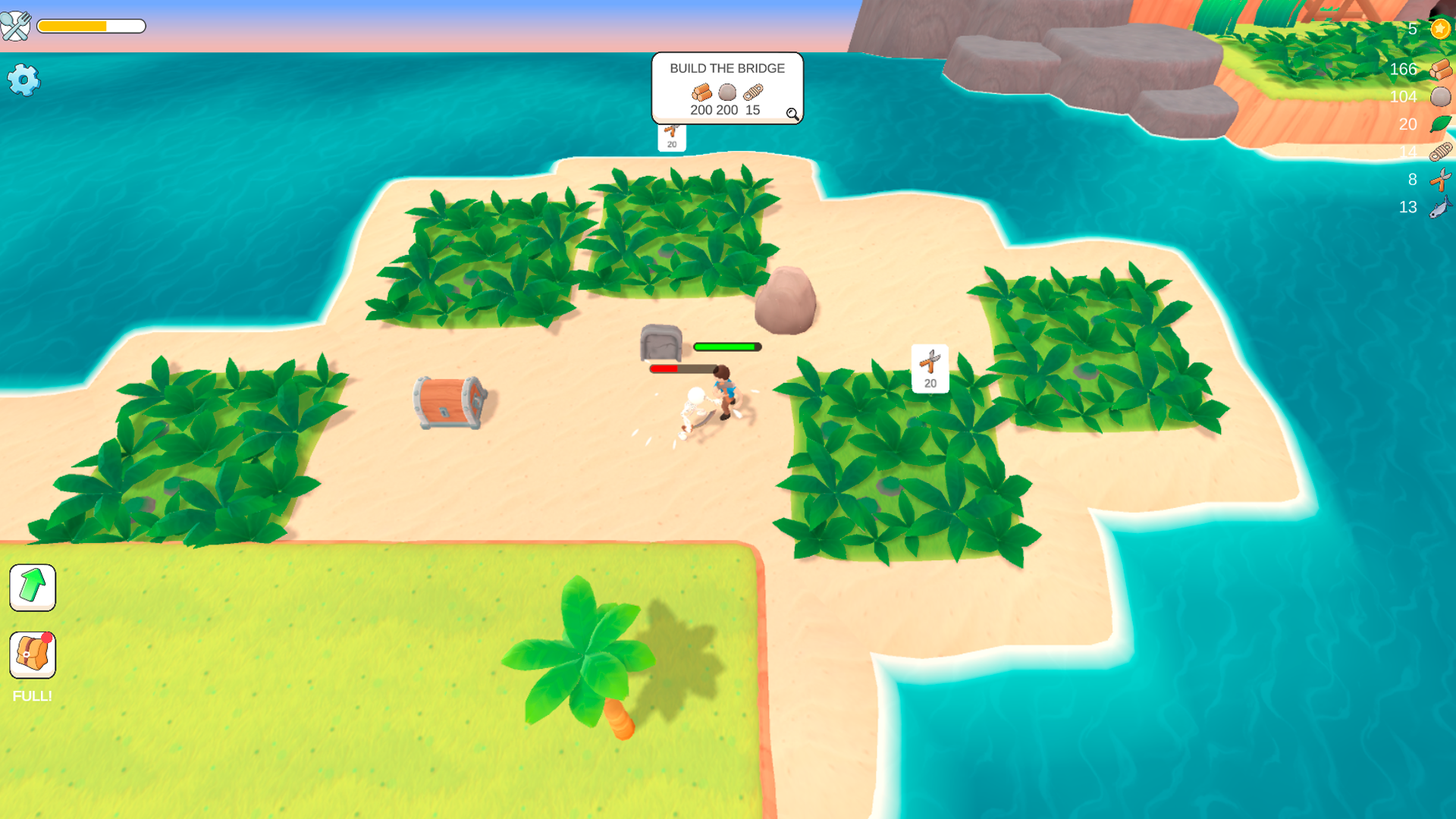
Task: Select the stone icon in the bridge requirements
Action: tap(726, 93)
